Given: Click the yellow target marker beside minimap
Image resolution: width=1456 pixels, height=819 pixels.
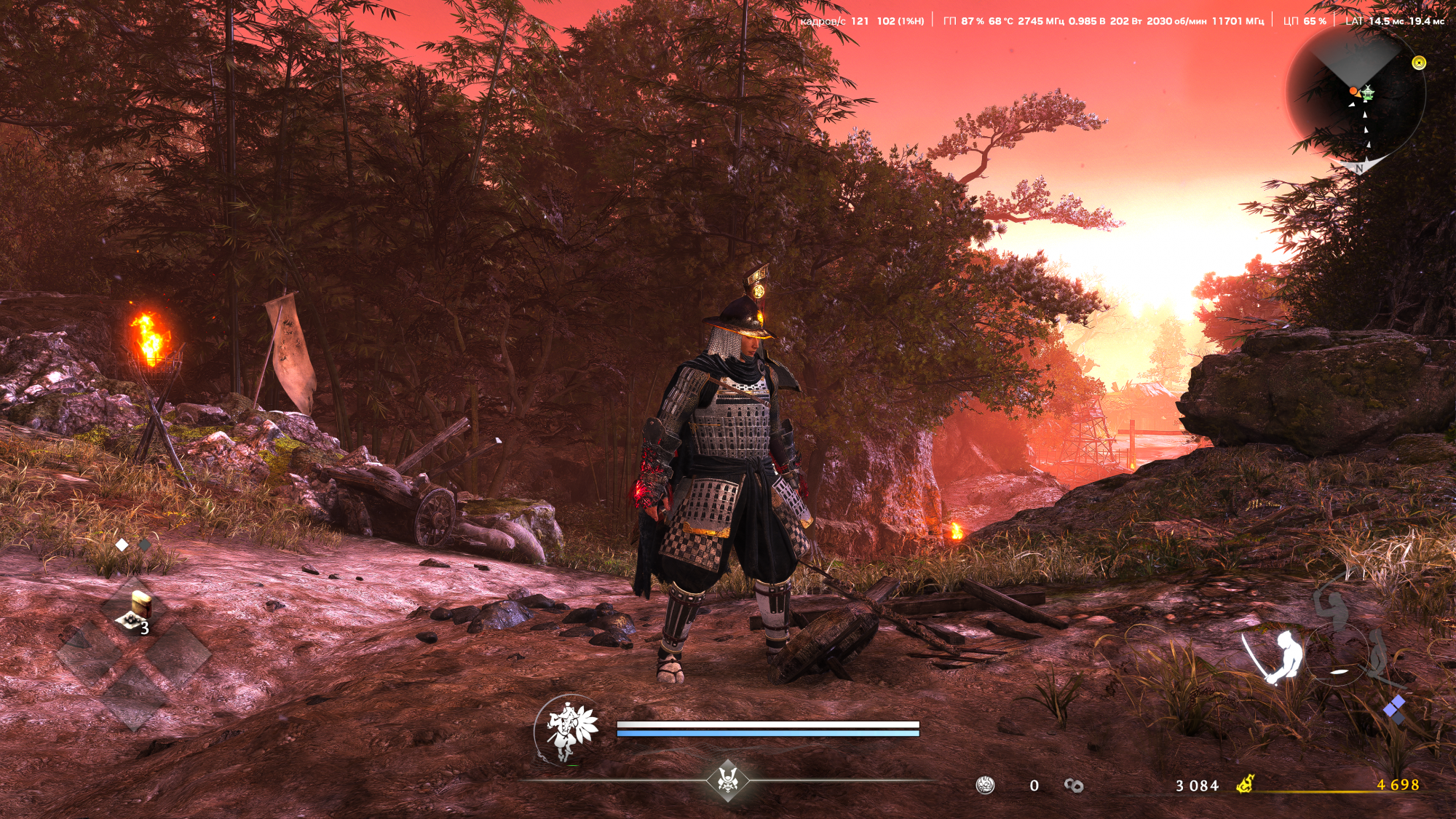Looking at the screenshot, I should (1418, 63).
